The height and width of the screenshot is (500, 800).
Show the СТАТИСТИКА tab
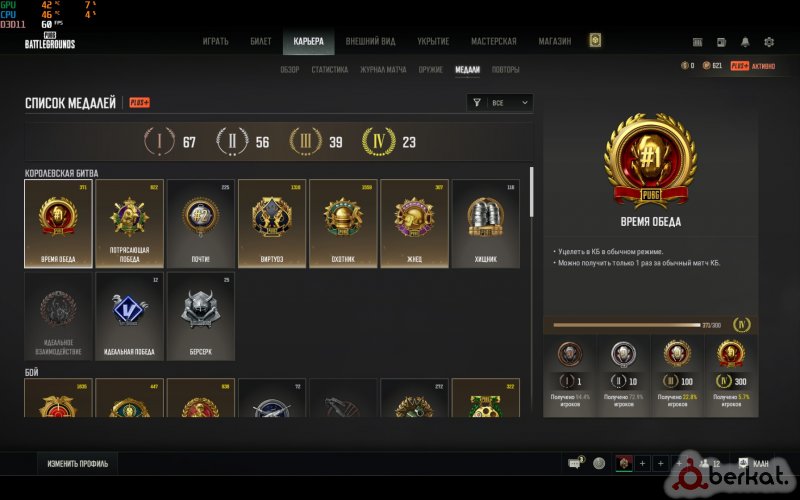[x=330, y=70]
